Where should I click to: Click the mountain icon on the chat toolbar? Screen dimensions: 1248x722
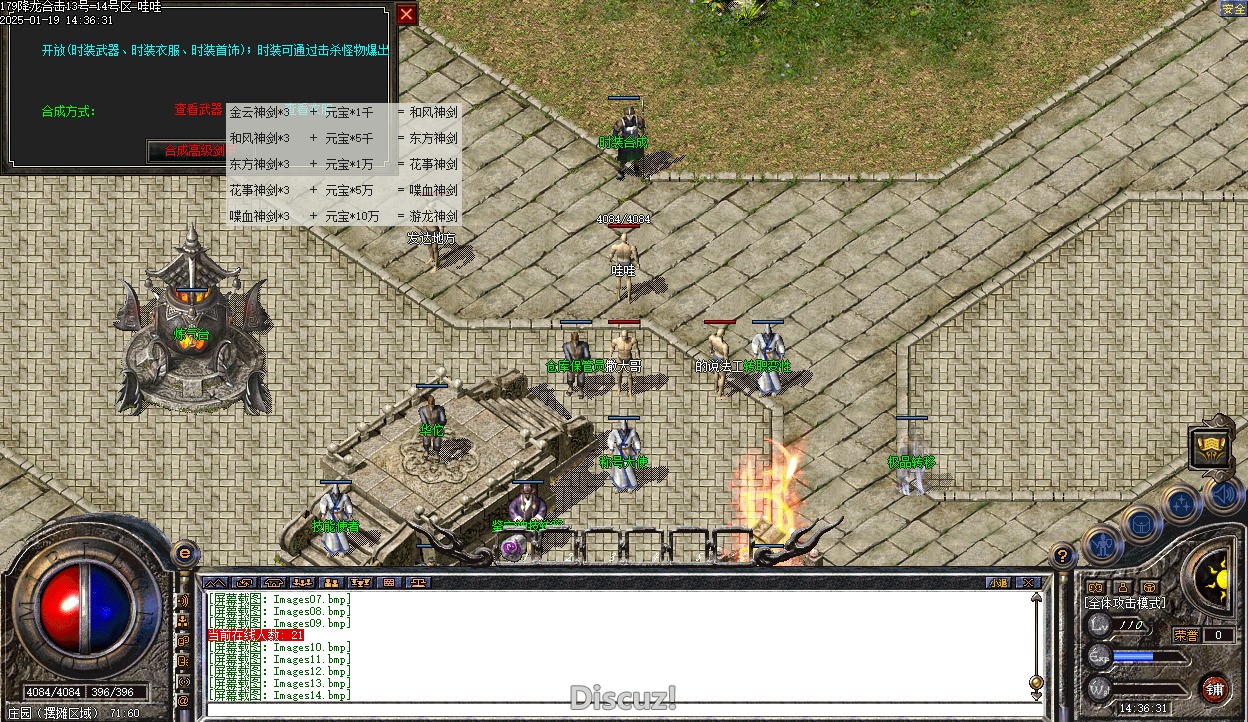click(x=214, y=582)
